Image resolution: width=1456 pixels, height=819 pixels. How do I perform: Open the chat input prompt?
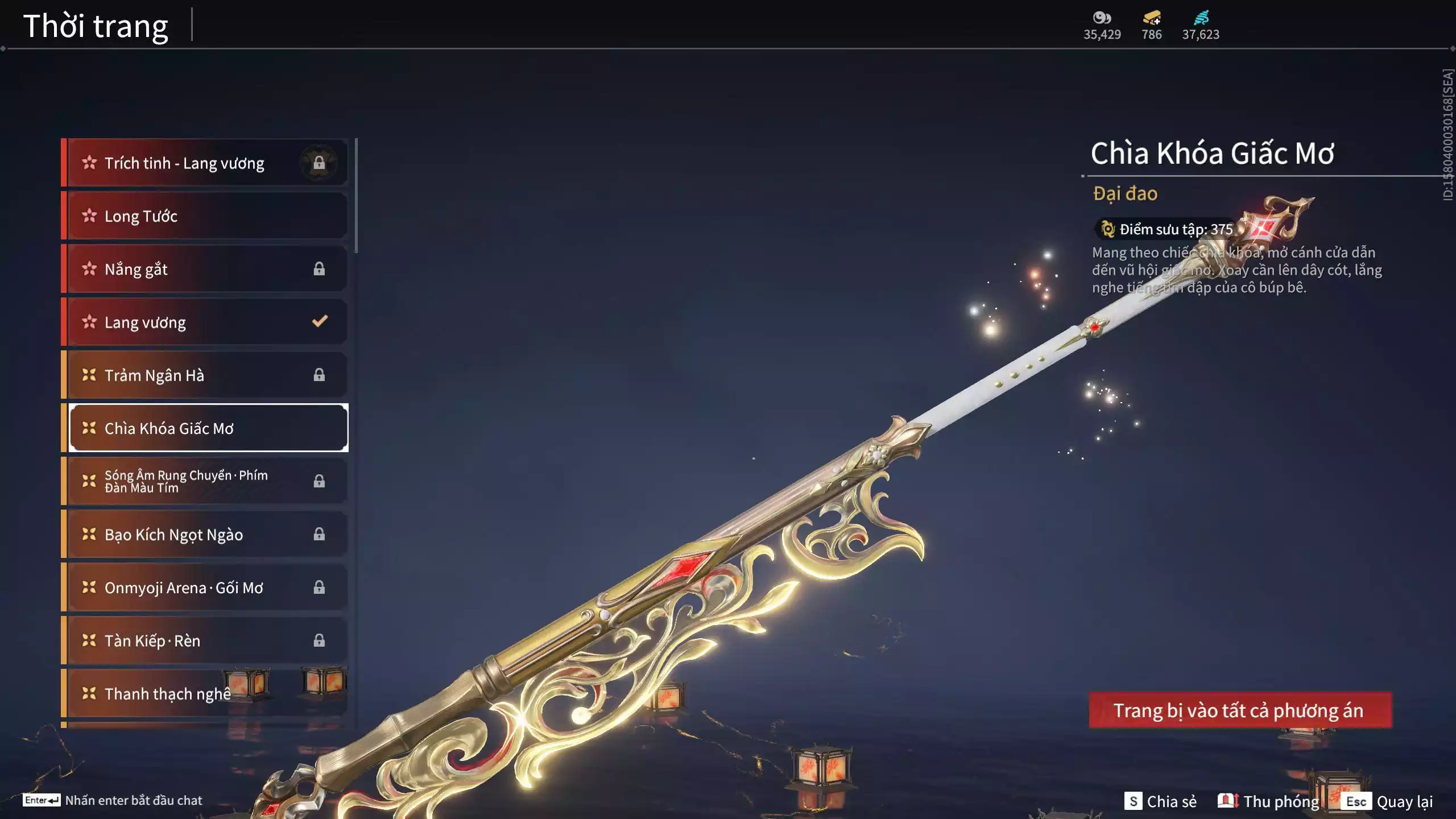113,800
